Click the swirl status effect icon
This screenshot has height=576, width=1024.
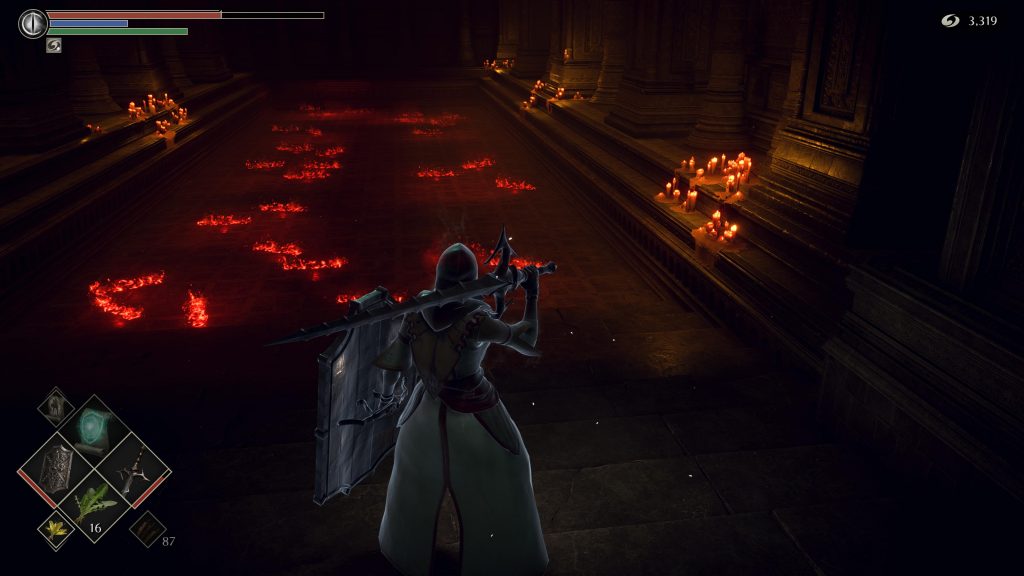click(54, 45)
